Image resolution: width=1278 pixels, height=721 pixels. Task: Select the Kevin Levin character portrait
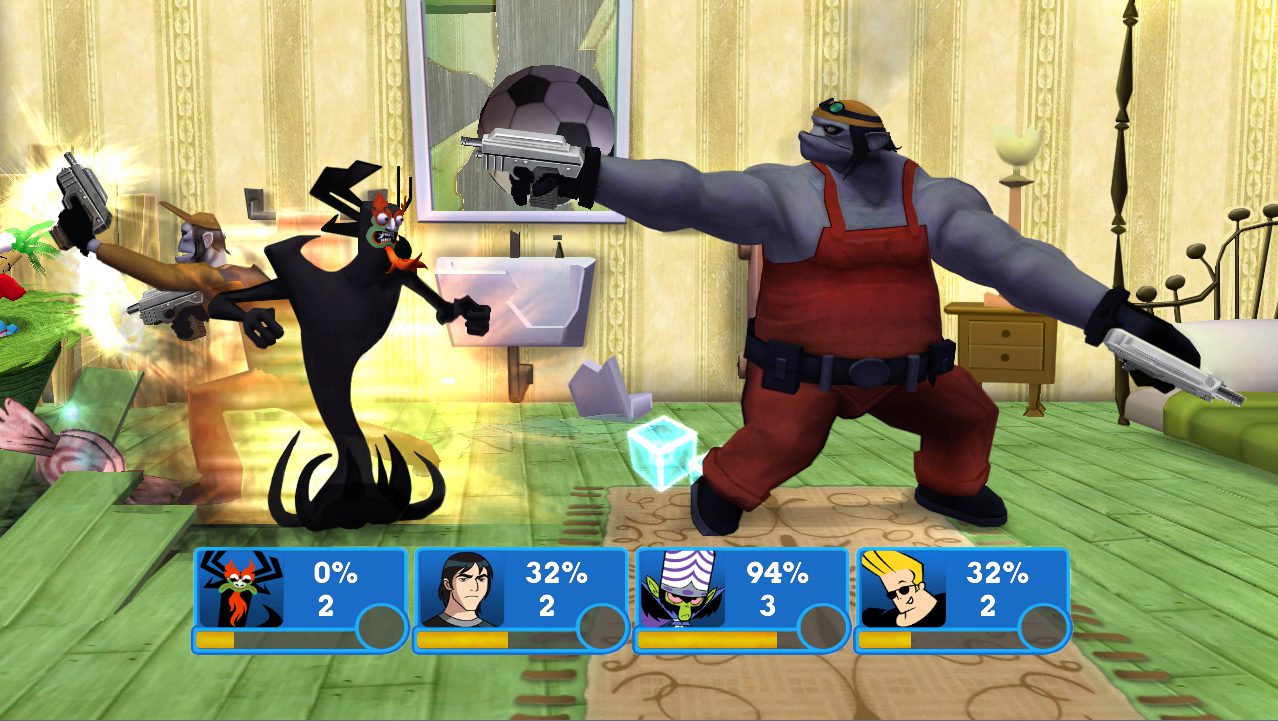pos(461,589)
